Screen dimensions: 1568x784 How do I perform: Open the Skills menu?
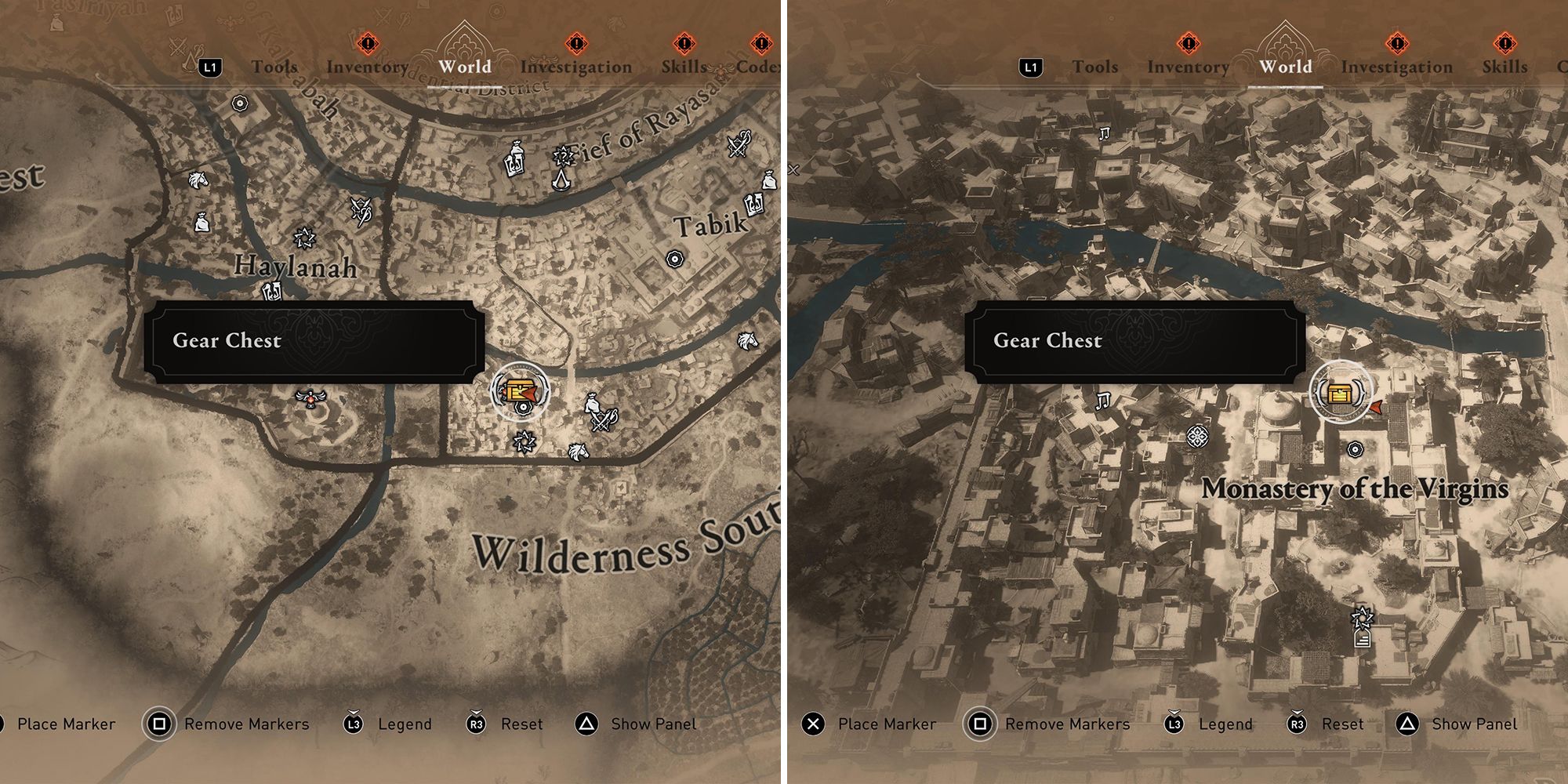pos(684,67)
